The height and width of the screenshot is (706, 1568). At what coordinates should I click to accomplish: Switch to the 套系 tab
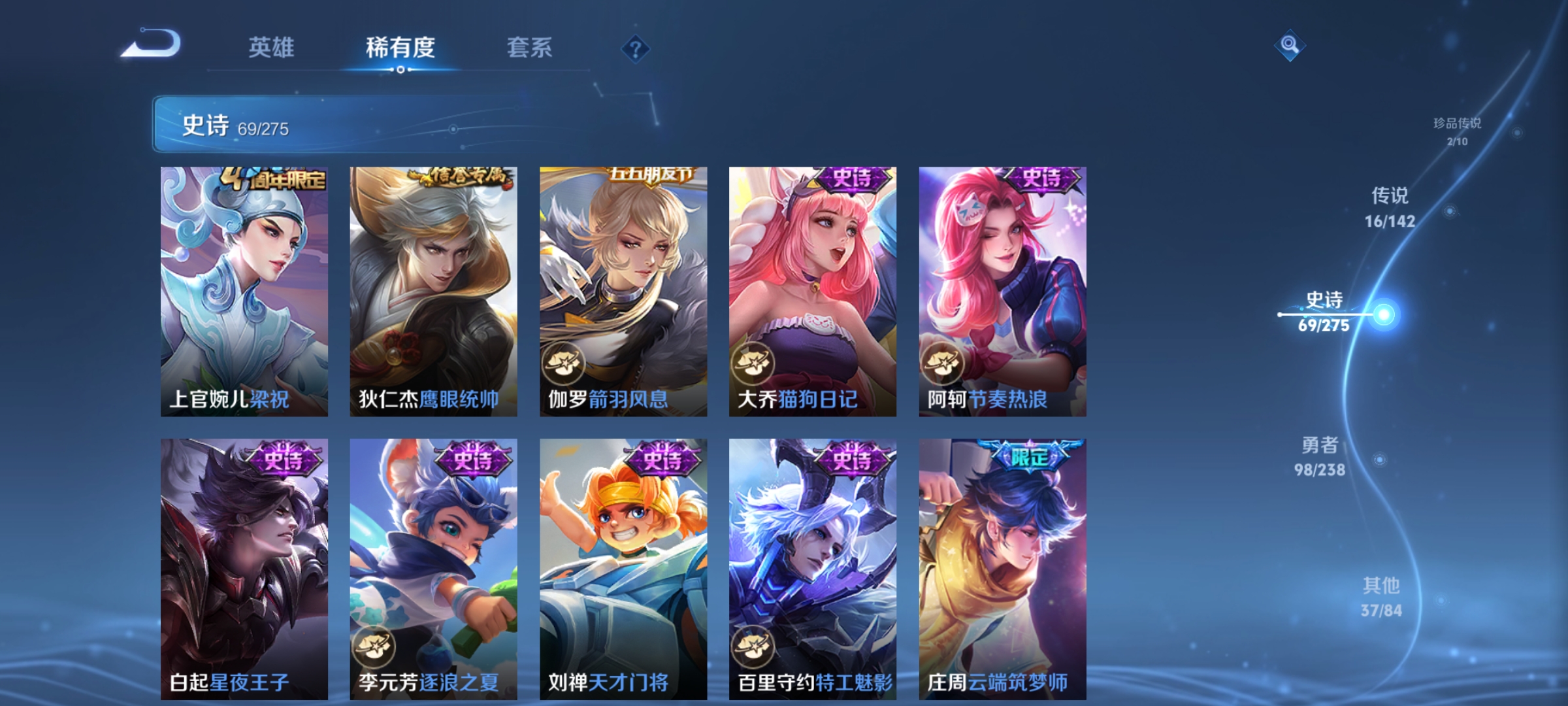[528, 47]
